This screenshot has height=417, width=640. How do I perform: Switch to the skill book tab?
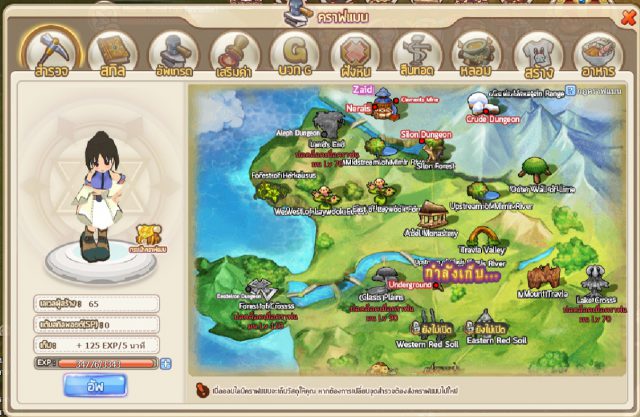coord(112,53)
